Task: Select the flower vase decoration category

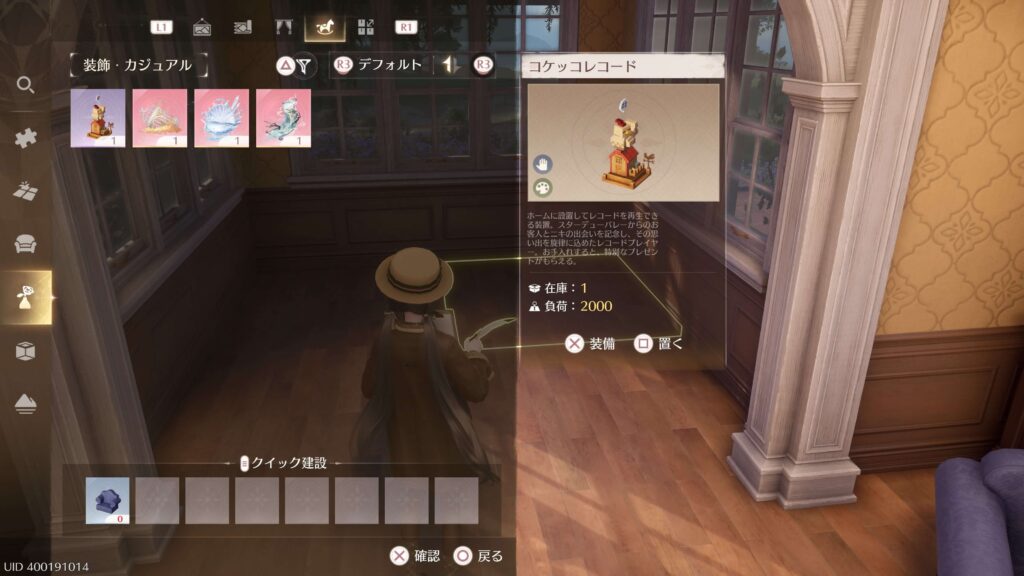Action: [x=26, y=297]
